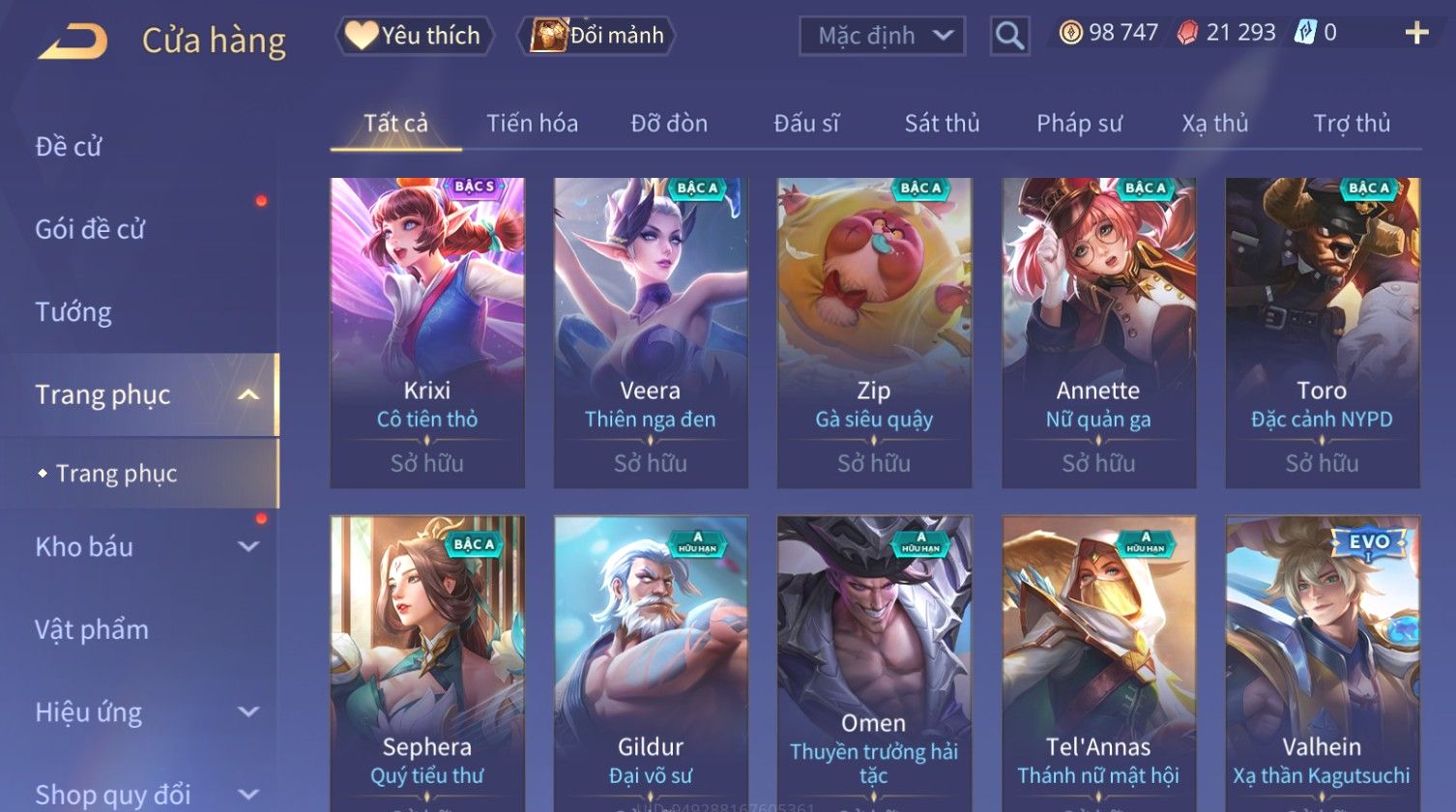Expand the Mặc định sort dropdown
The width and height of the screenshot is (1456, 812).
882,37
